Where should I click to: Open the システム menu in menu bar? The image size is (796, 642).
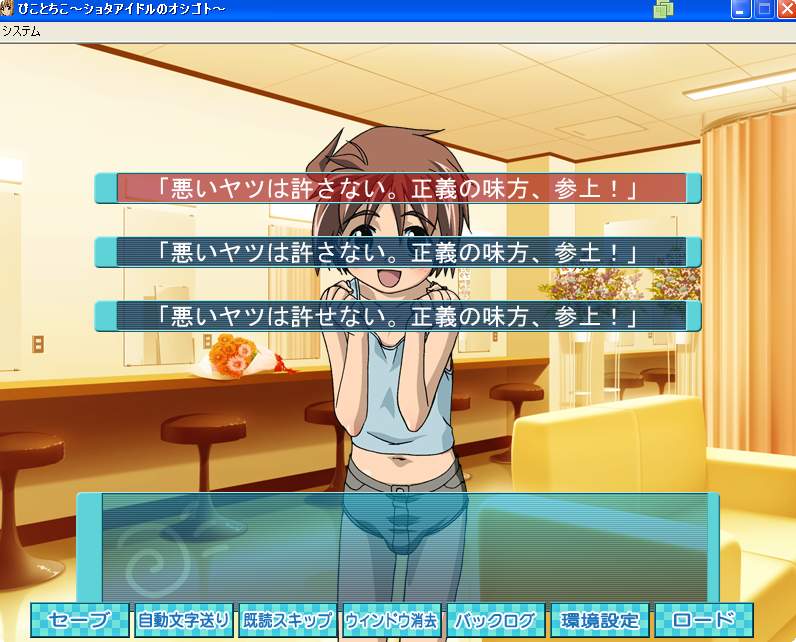[x=21, y=31]
